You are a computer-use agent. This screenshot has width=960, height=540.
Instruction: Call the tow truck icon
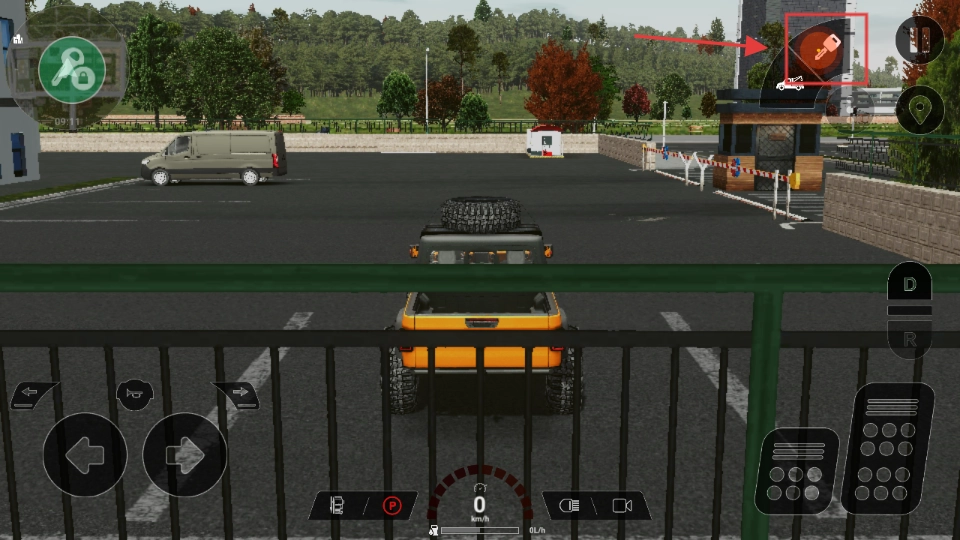[x=789, y=85]
